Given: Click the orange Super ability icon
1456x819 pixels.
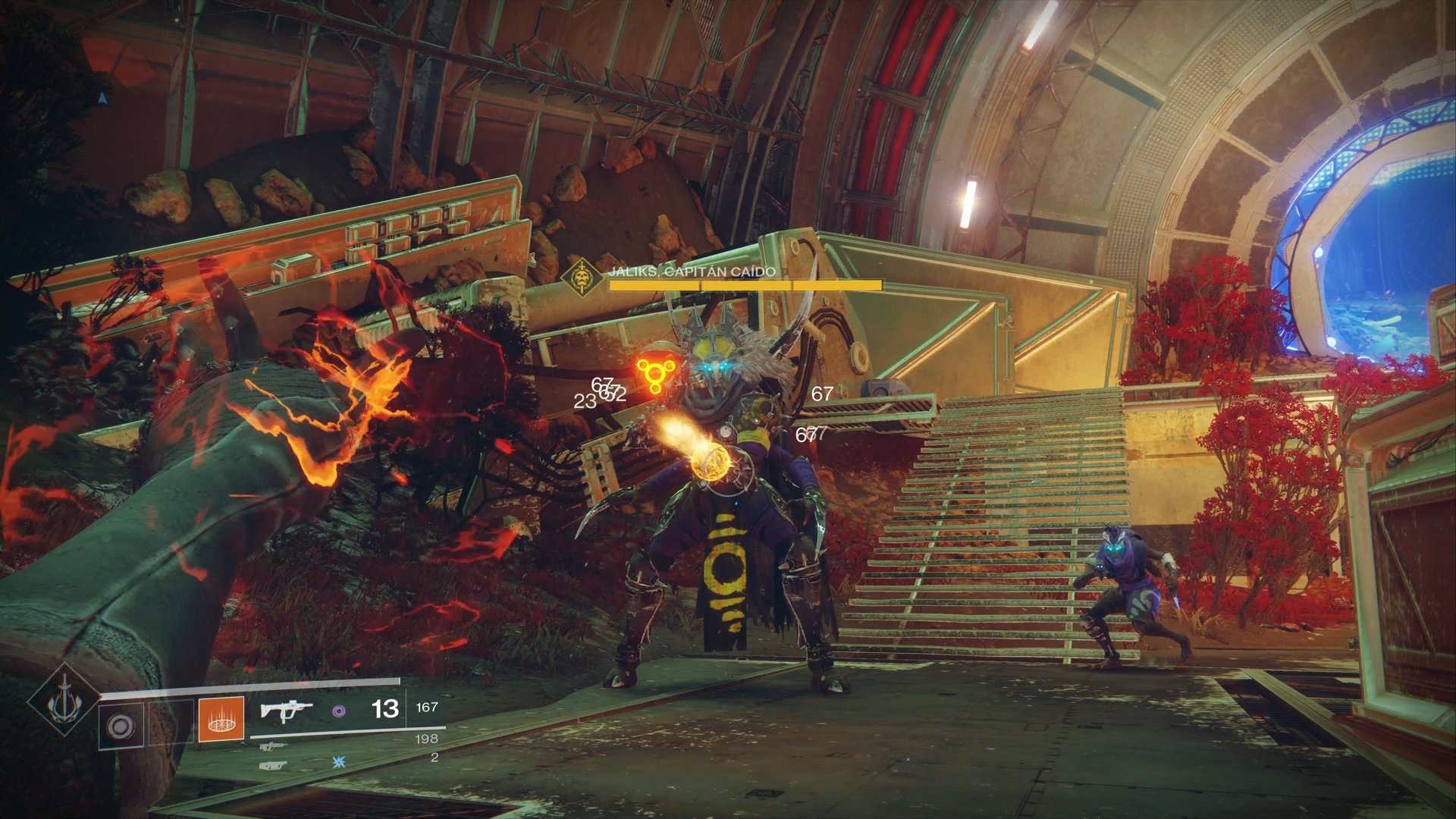Looking at the screenshot, I should click(220, 719).
